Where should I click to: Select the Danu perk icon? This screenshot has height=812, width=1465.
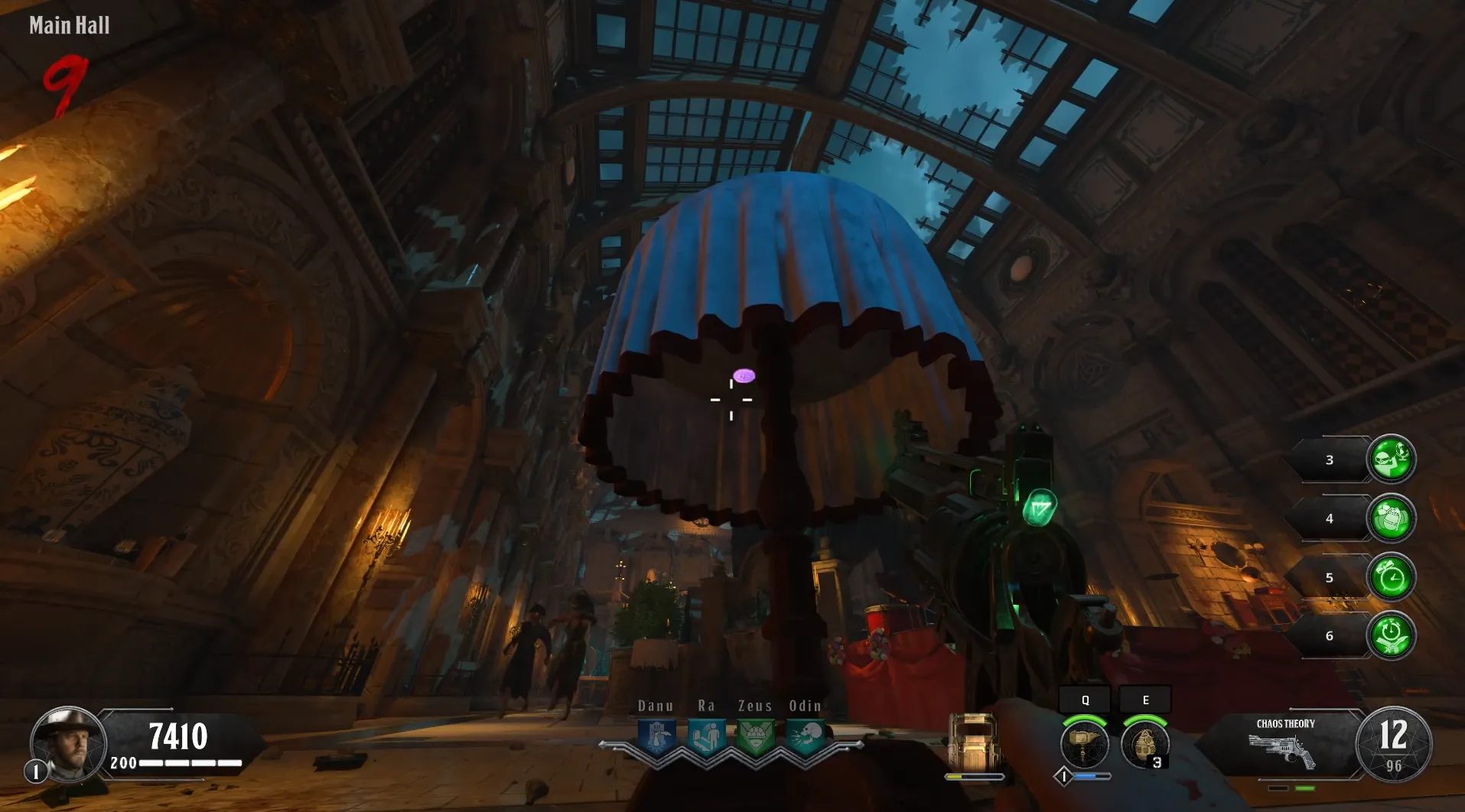(x=656, y=737)
